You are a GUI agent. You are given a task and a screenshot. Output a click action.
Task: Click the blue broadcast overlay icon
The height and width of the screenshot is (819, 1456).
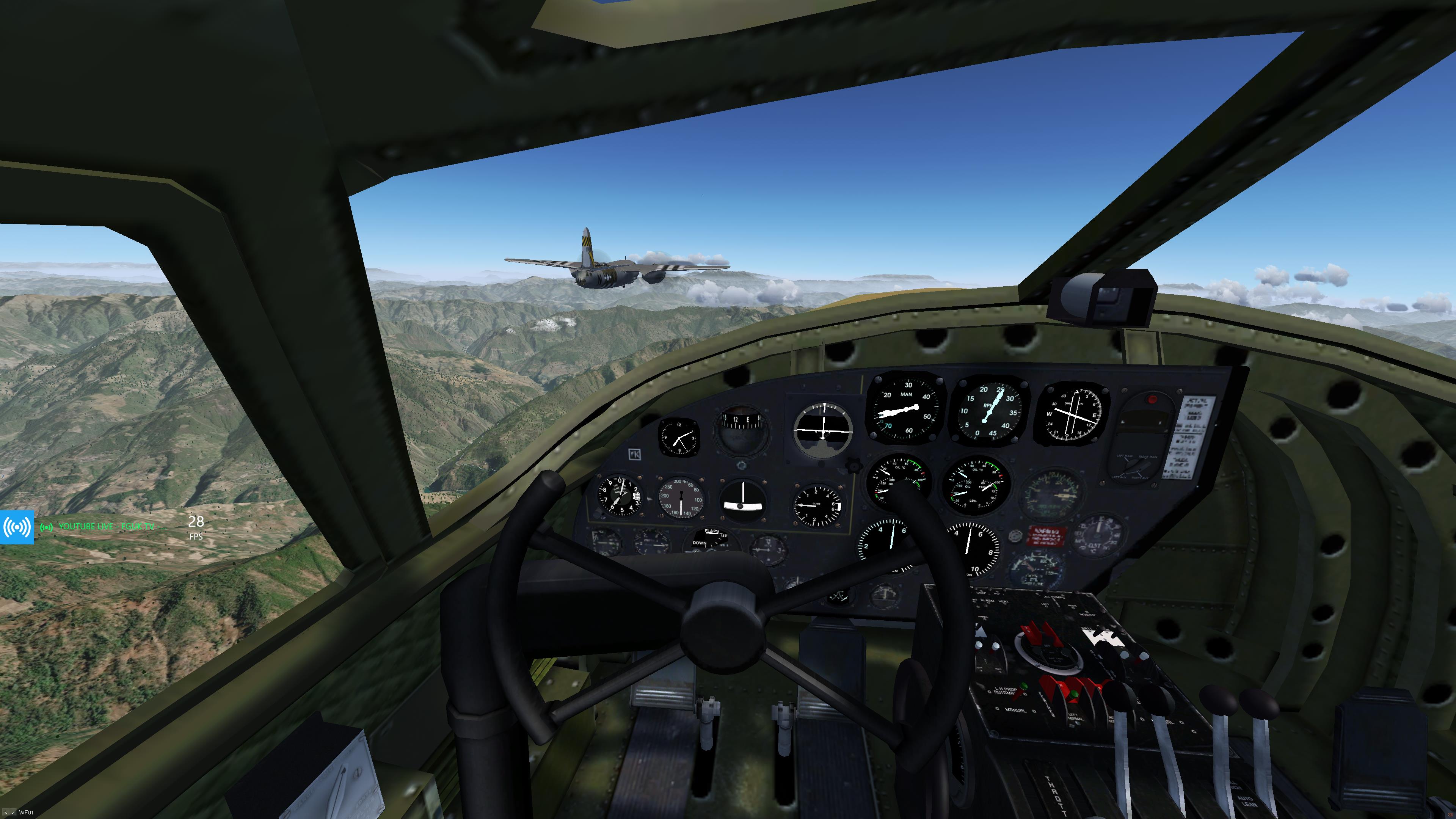(x=17, y=527)
